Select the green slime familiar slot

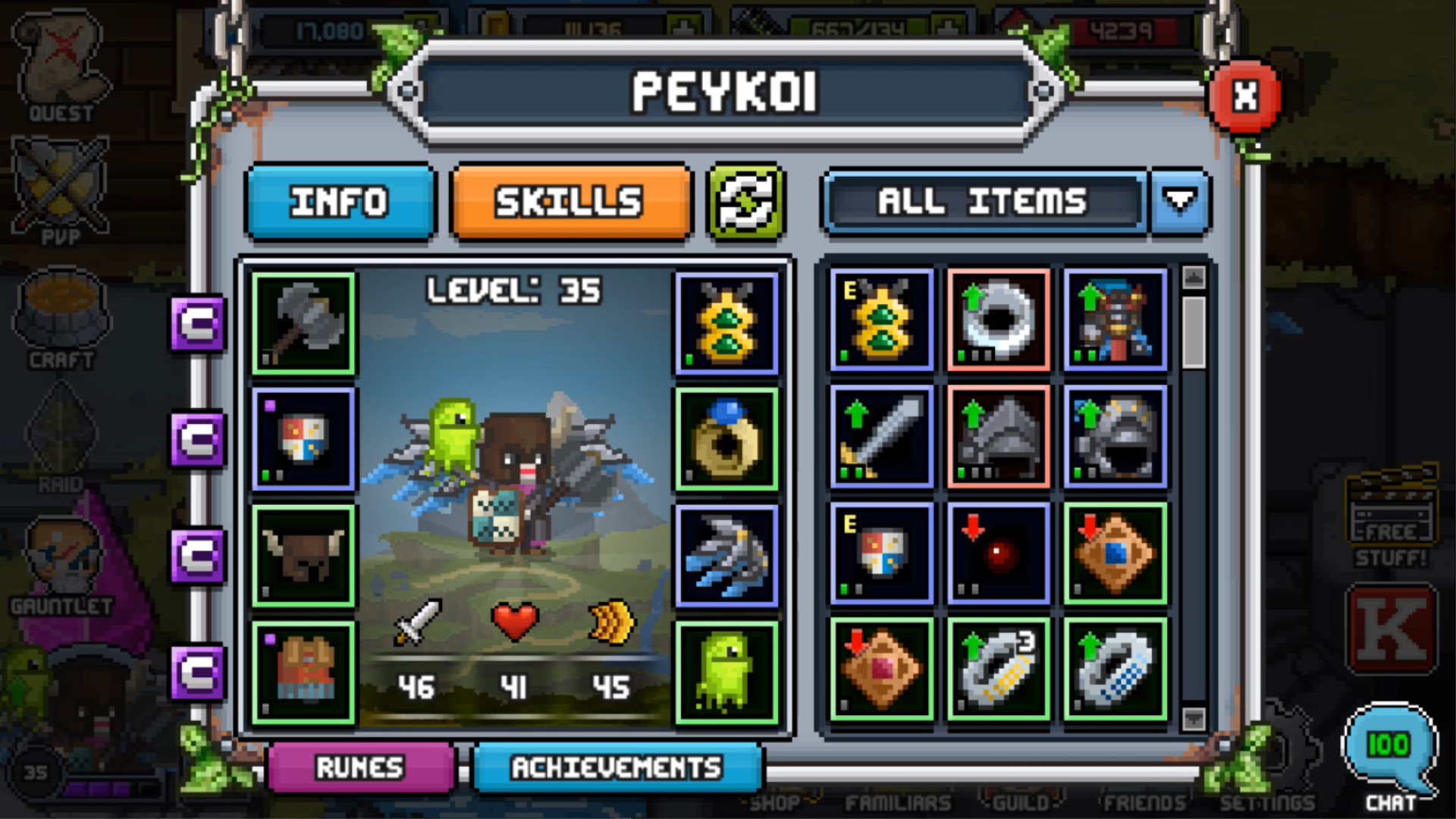pos(726,672)
